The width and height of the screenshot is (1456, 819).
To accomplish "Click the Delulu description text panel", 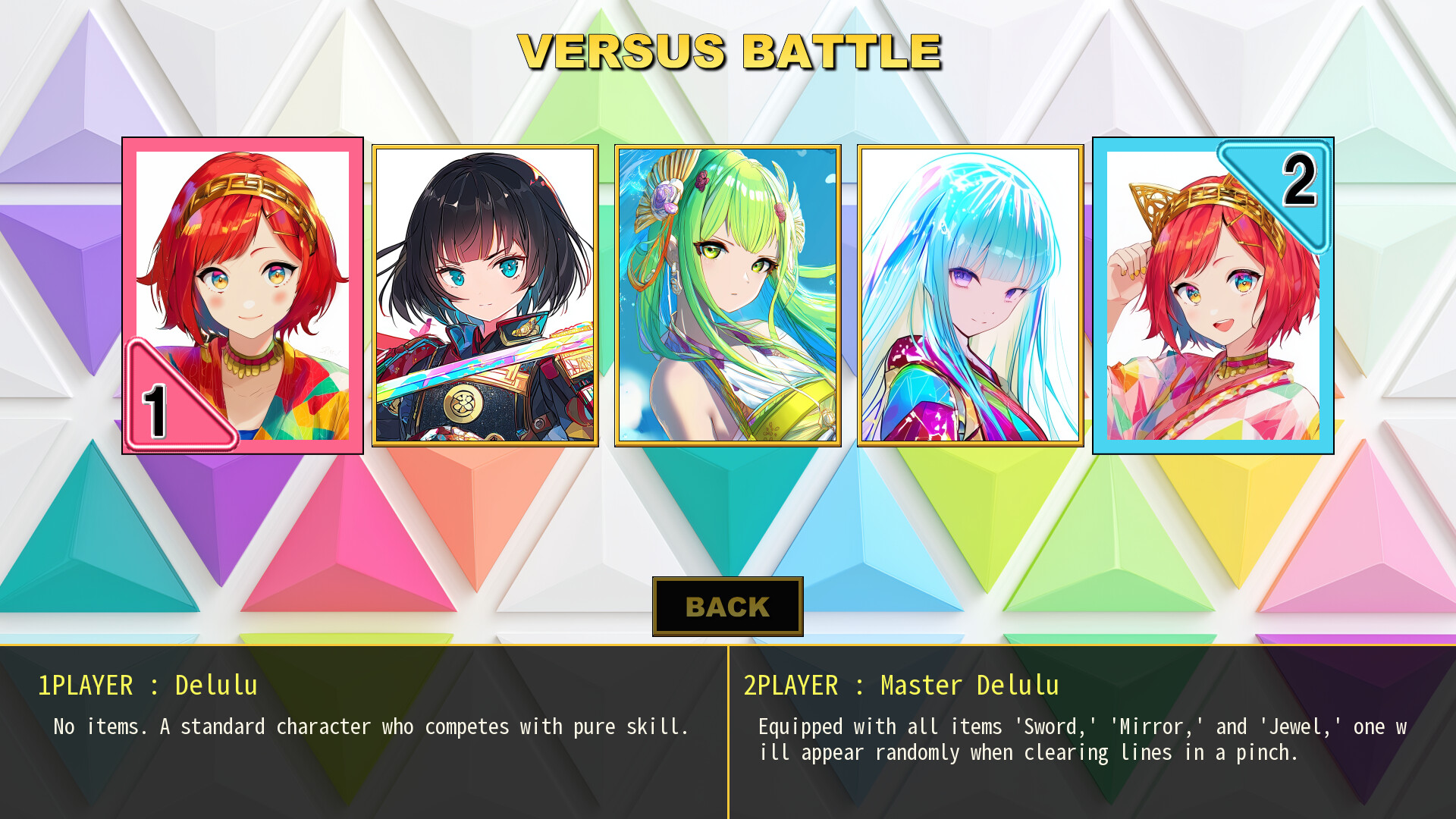I will pyautogui.click(x=370, y=726).
